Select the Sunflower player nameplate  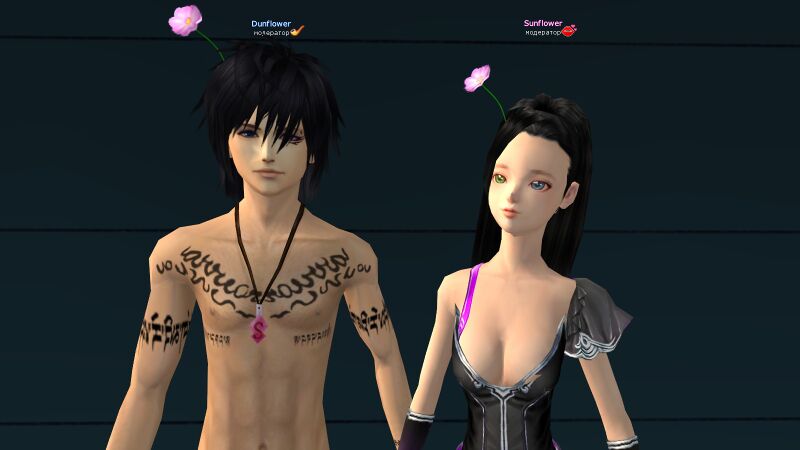(x=543, y=22)
